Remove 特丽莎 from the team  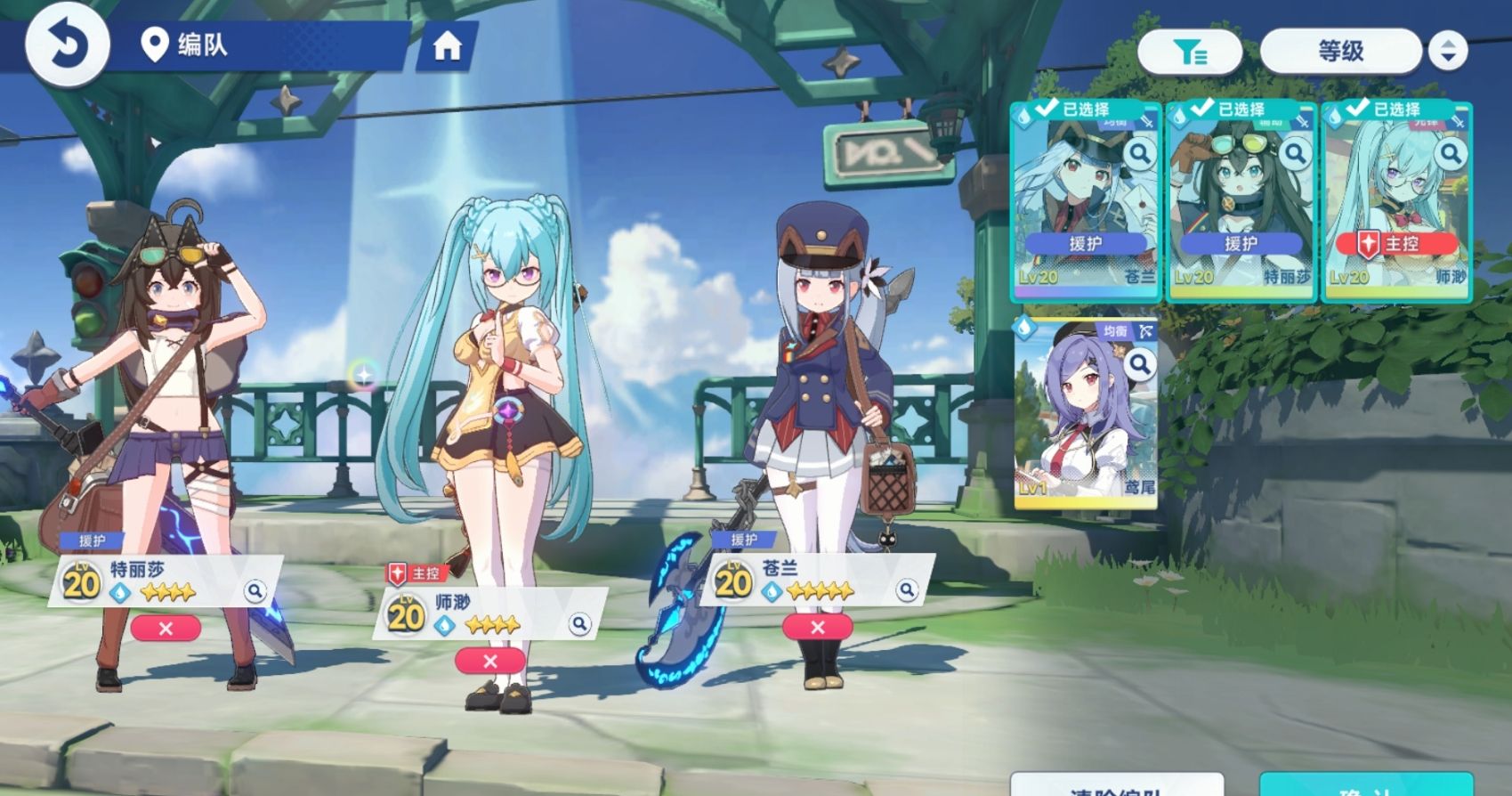pyautogui.click(x=166, y=629)
